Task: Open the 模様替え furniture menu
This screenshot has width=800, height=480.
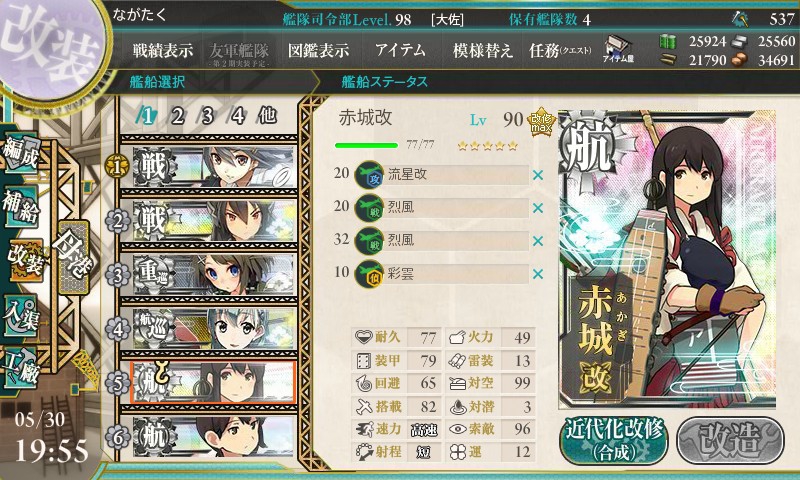Action: (482, 51)
